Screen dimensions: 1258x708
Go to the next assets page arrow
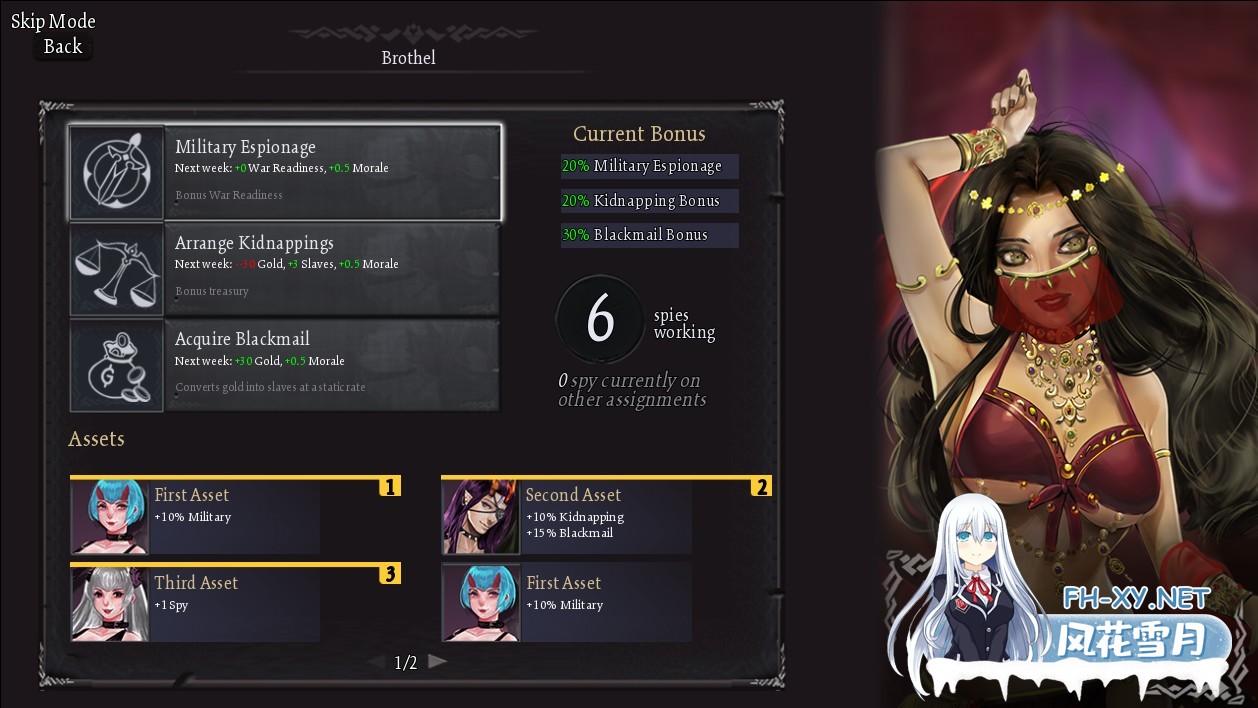(x=437, y=661)
